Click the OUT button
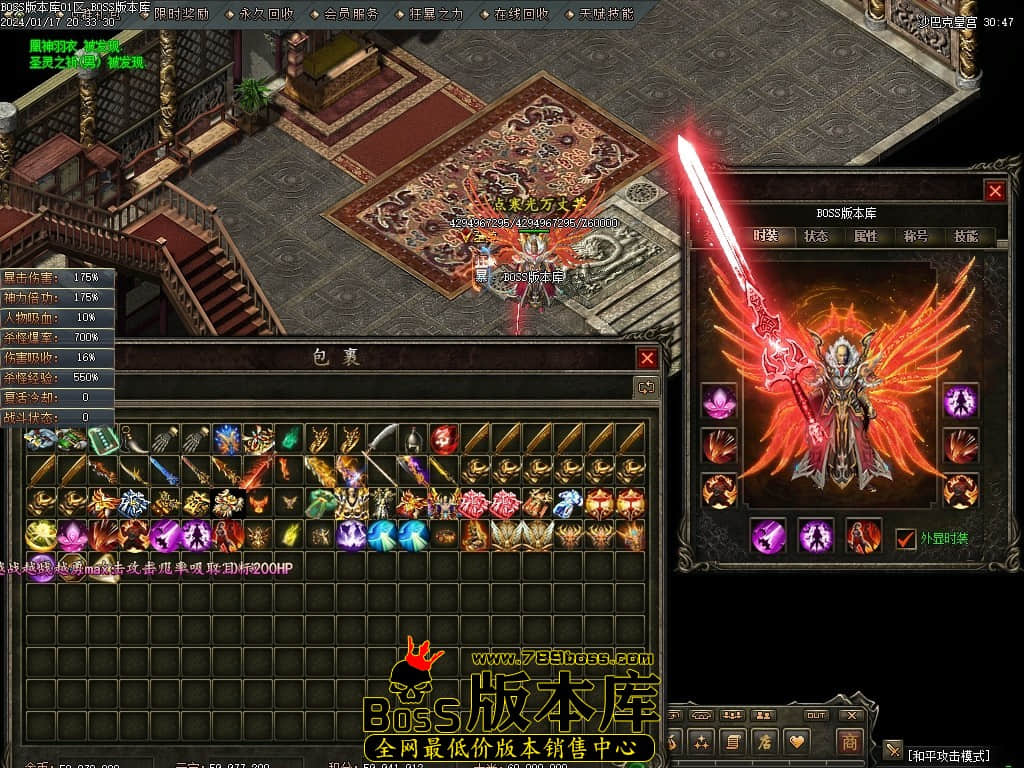The width and height of the screenshot is (1024, 768). pyautogui.click(x=816, y=715)
